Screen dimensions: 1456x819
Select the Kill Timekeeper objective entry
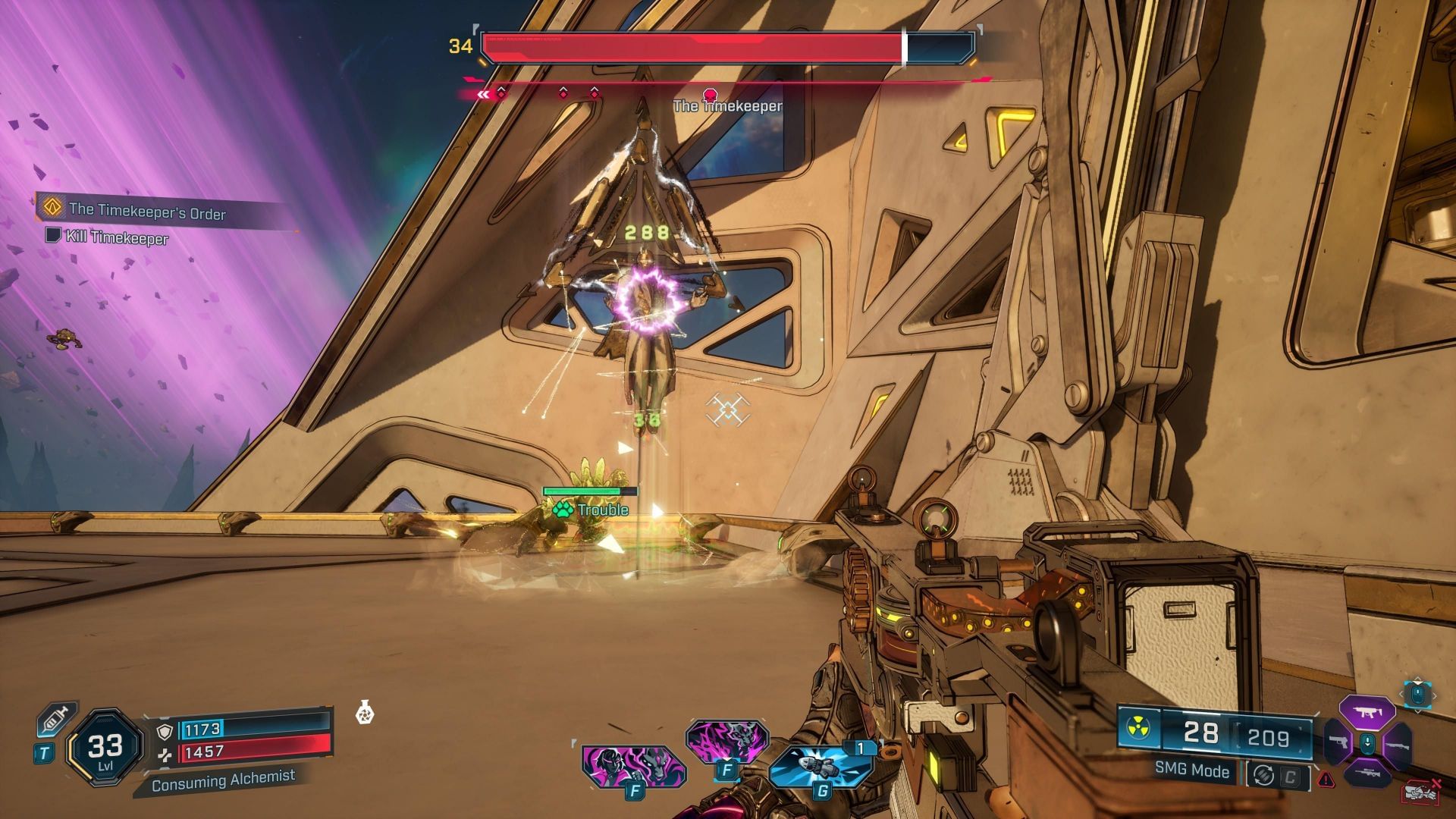[117, 237]
